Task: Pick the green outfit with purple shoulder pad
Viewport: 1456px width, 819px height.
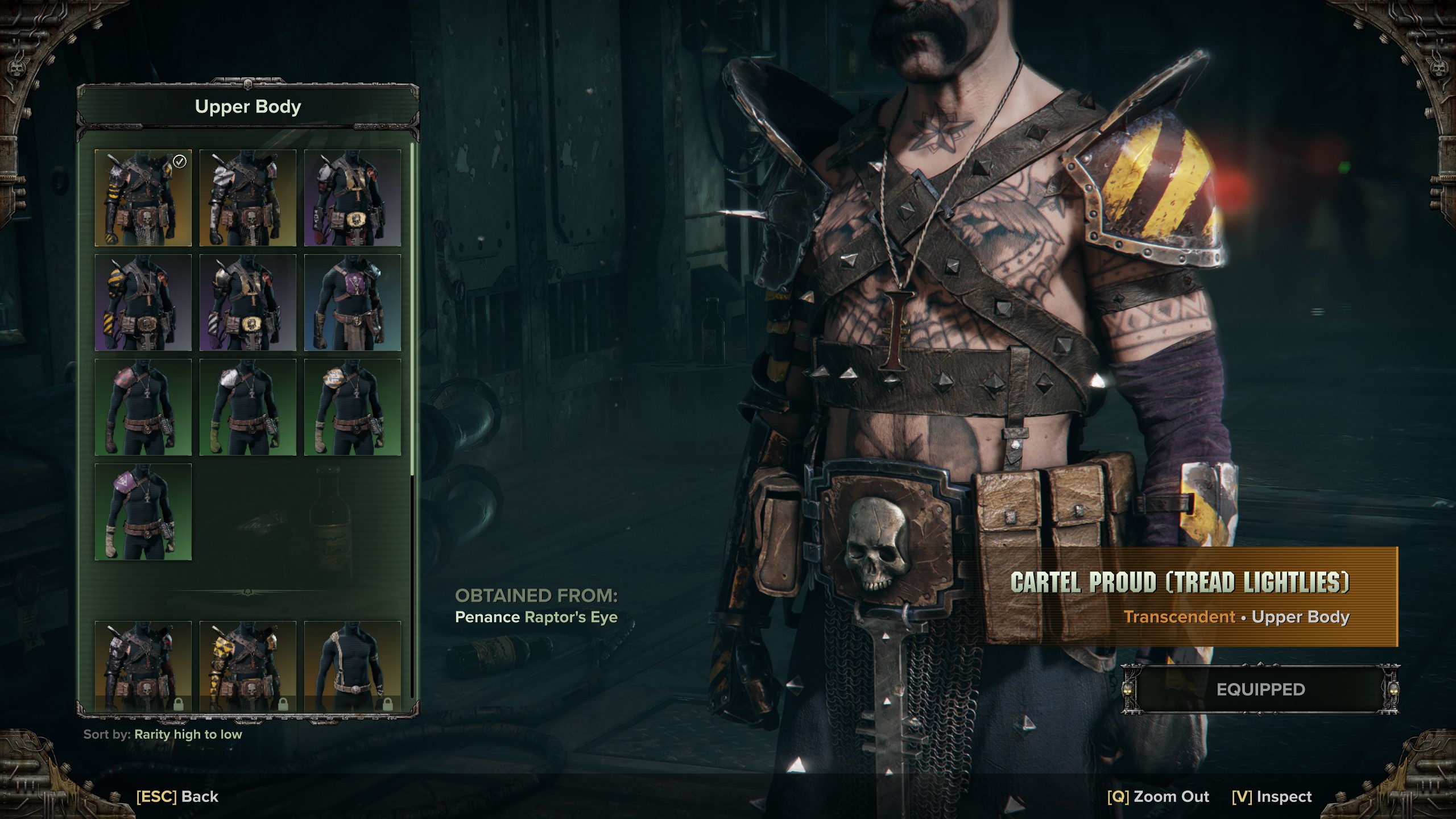Action: 143,512
